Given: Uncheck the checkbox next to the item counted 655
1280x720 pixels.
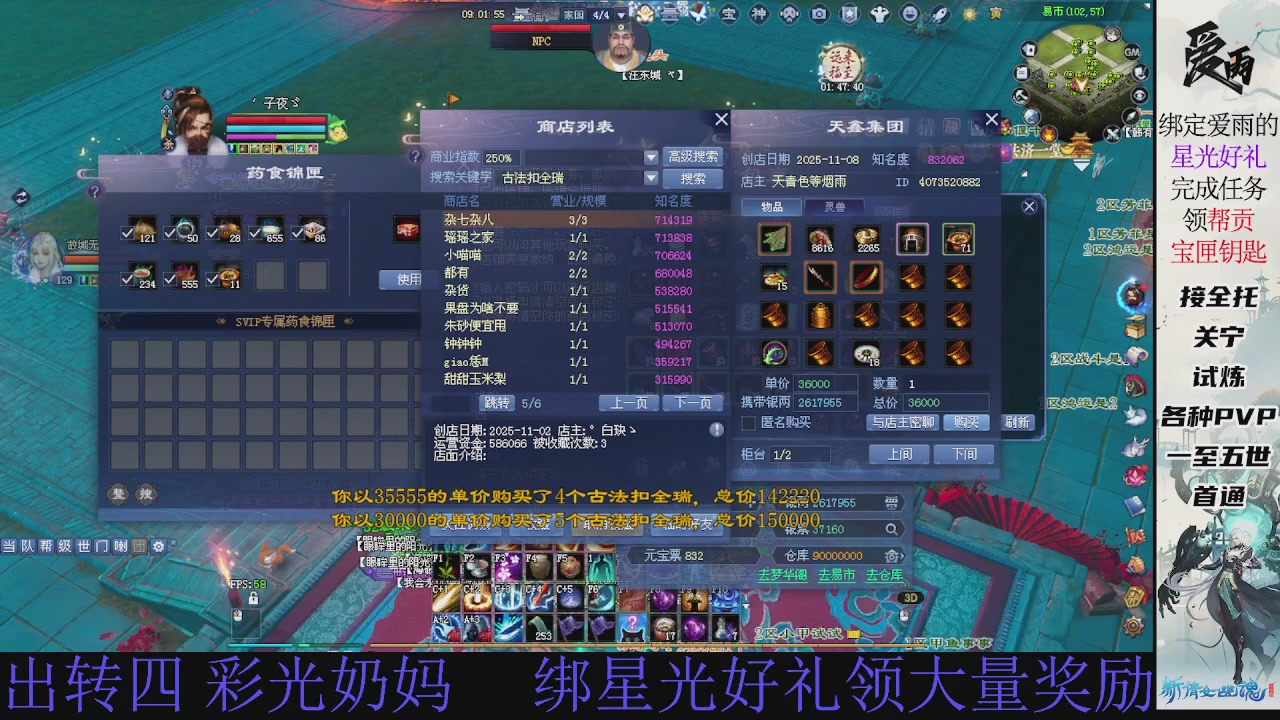Looking at the screenshot, I should (253, 232).
